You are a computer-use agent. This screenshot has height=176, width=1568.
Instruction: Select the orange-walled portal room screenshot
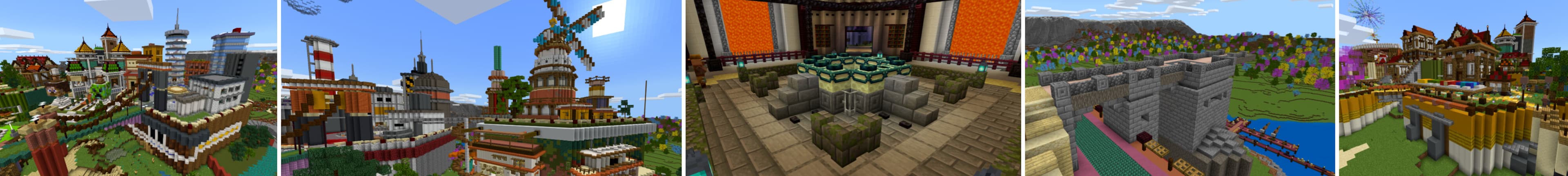click(853, 88)
